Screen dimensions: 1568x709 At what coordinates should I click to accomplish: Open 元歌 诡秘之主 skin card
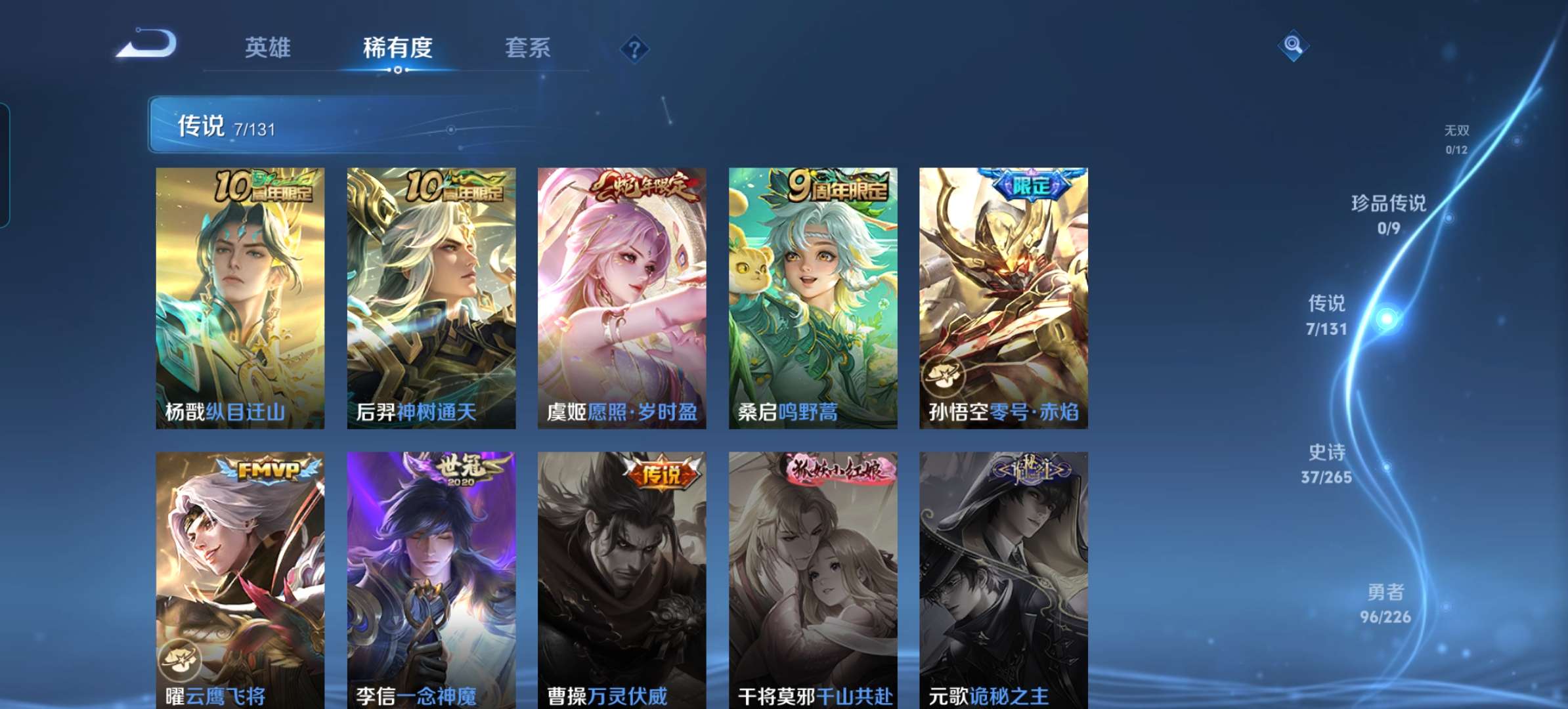click(x=1005, y=578)
